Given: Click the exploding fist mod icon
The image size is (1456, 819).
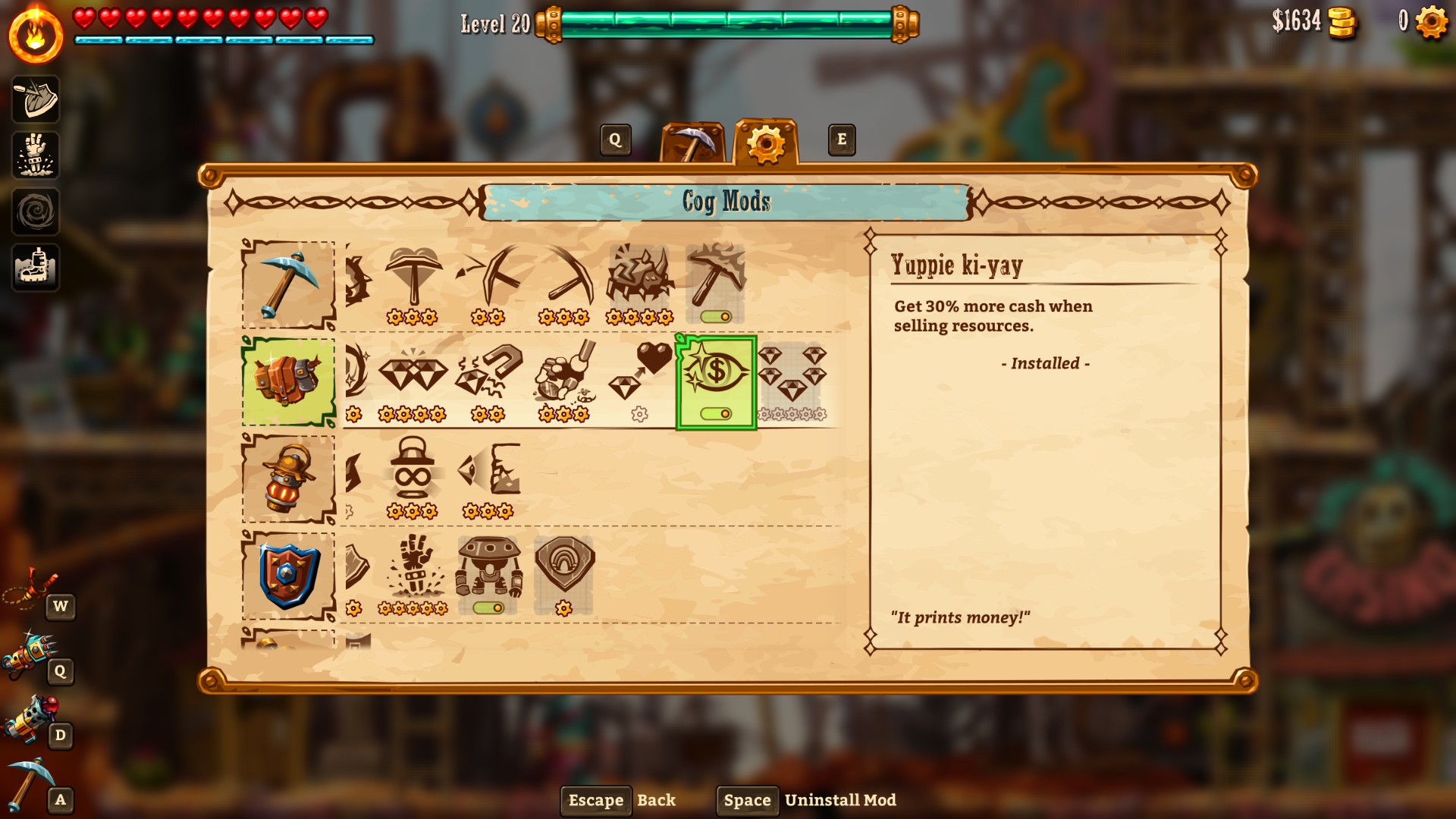Looking at the screenshot, I should 412,565.
